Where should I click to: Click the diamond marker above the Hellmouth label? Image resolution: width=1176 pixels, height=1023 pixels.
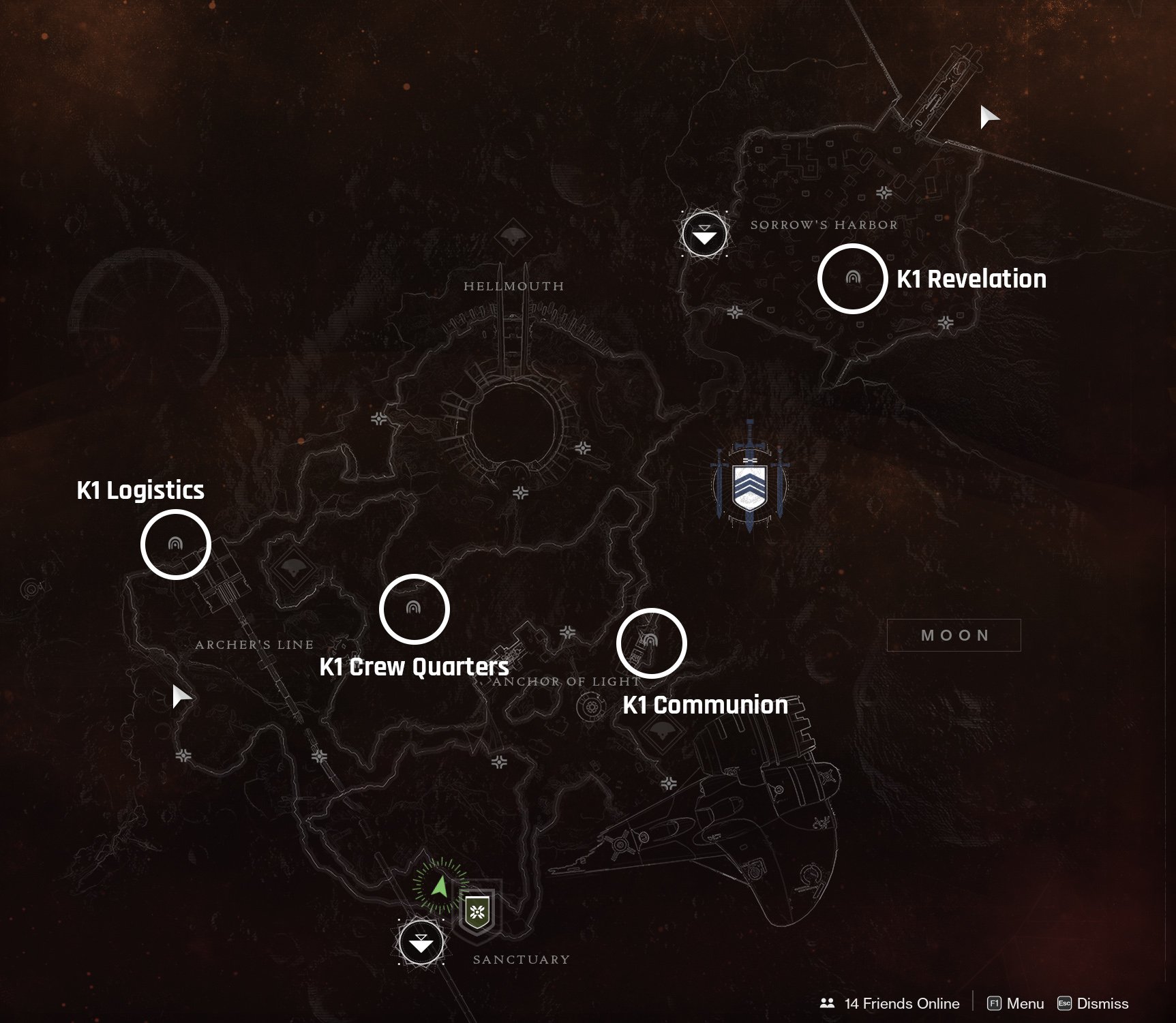513,238
